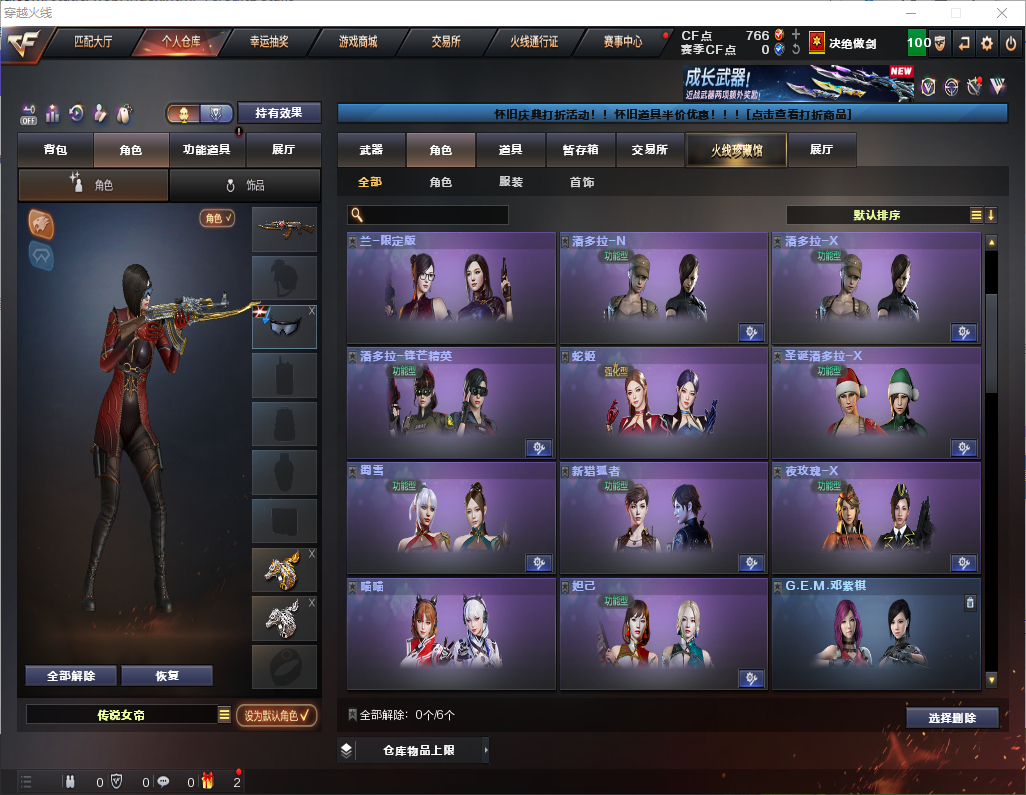The height and width of the screenshot is (795, 1026).
Task: Open the 火线珍藏馆 collection tab
Action: point(736,150)
